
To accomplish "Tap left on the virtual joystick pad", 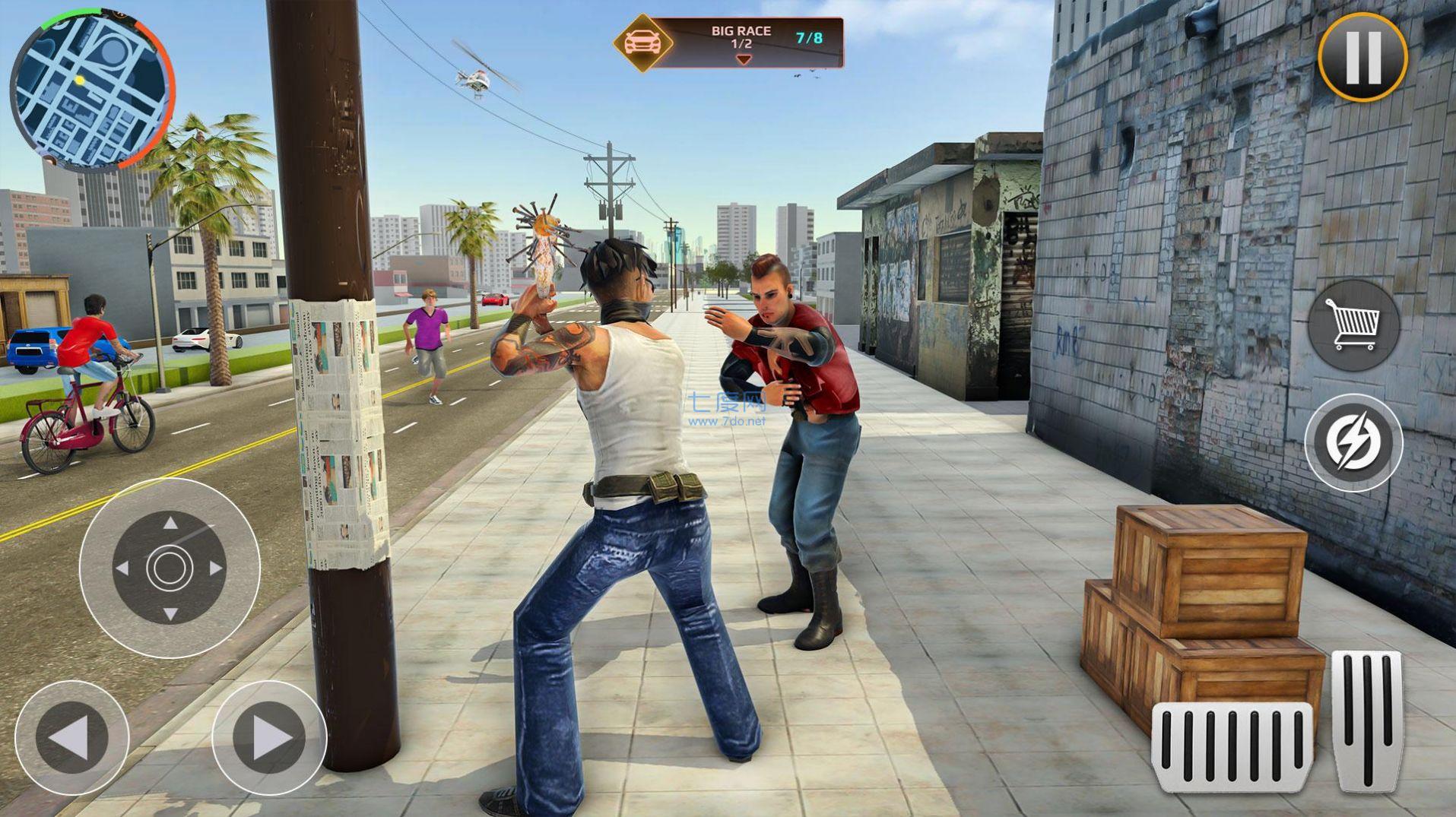I will click(122, 568).
